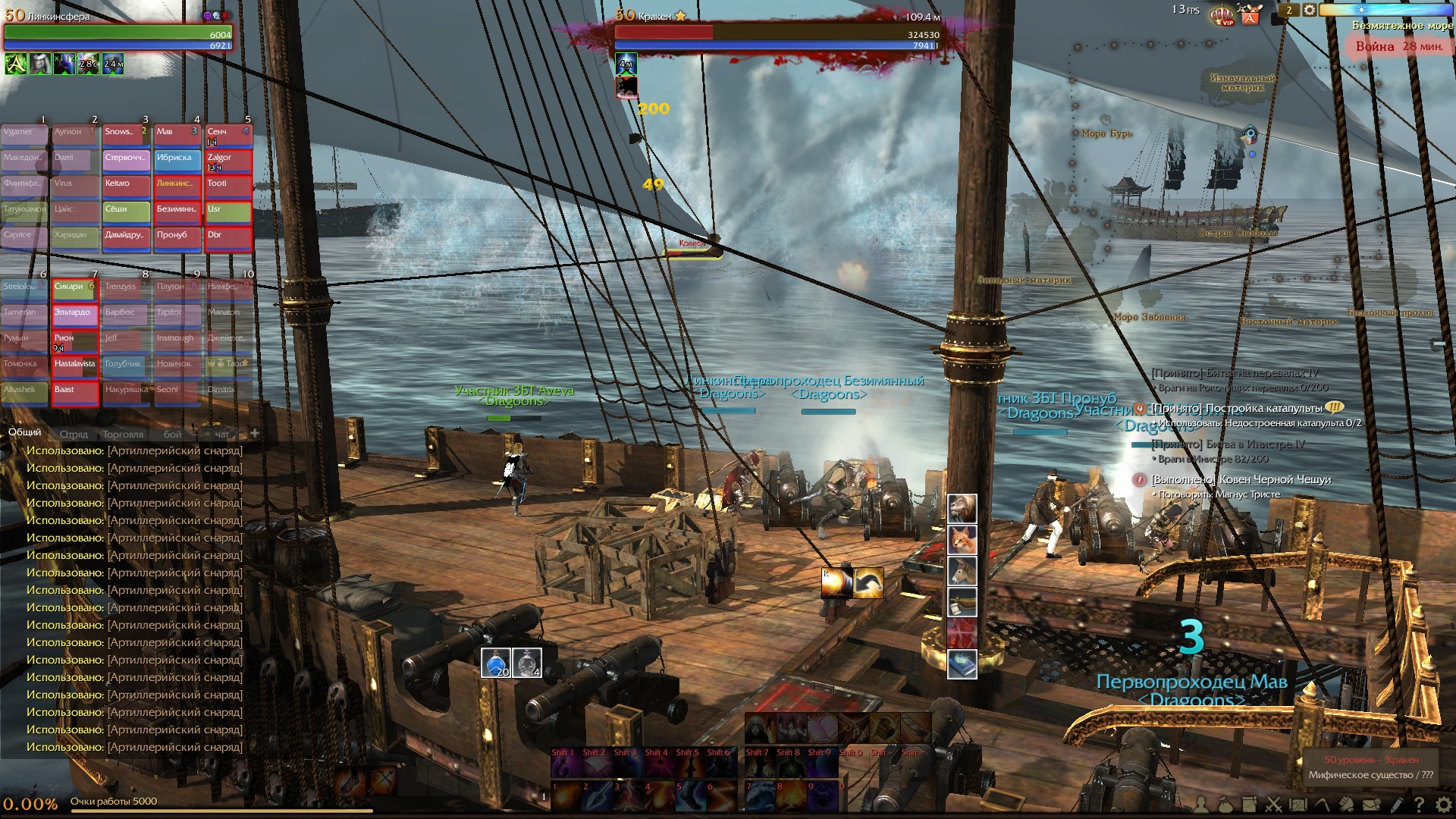The height and width of the screenshot is (819, 1456).
Task: Add a new chat tab with plus button
Action: pos(255,433)
